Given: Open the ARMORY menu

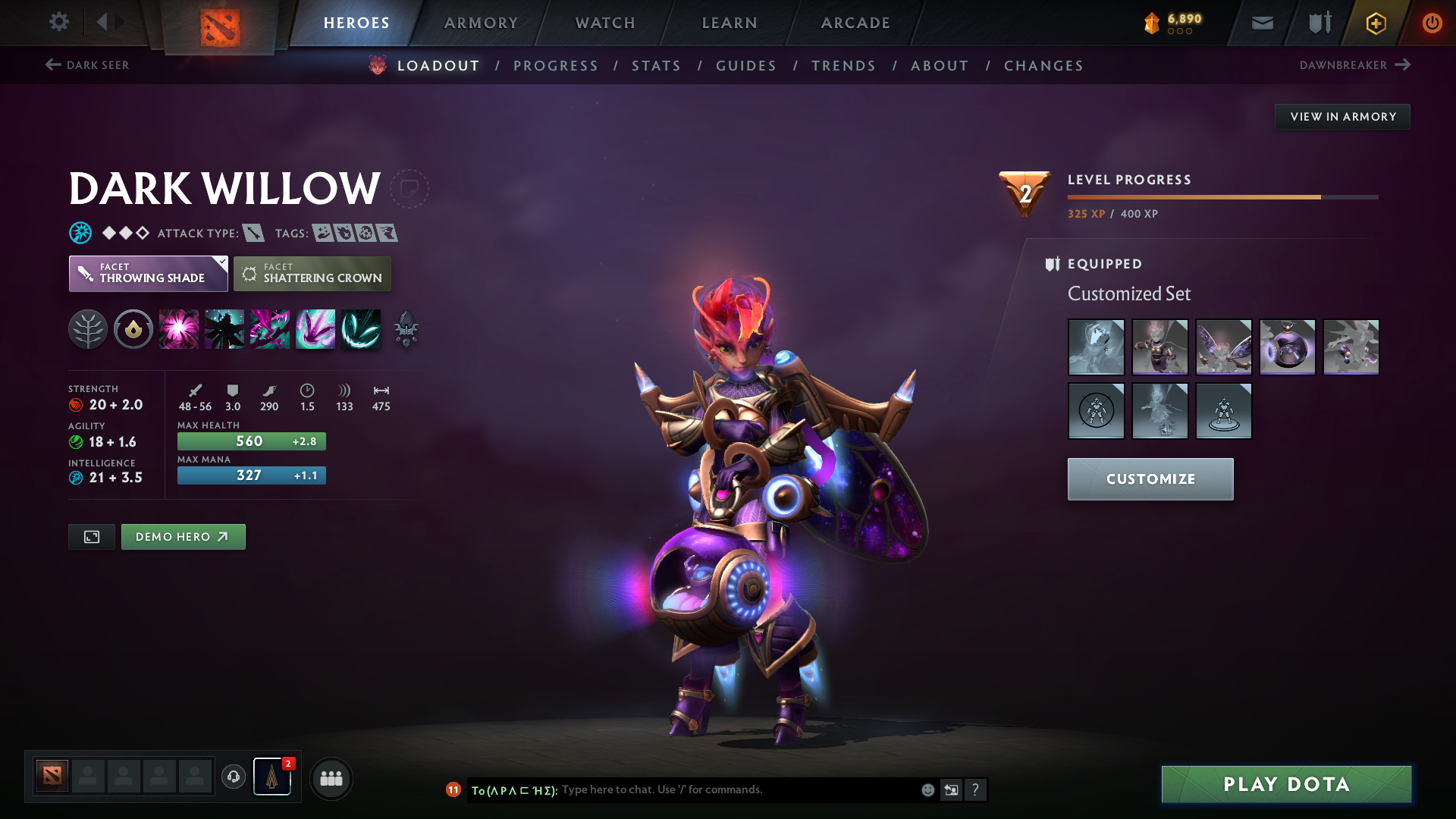Looking at the screenshot, I should (x=481, y=23).
